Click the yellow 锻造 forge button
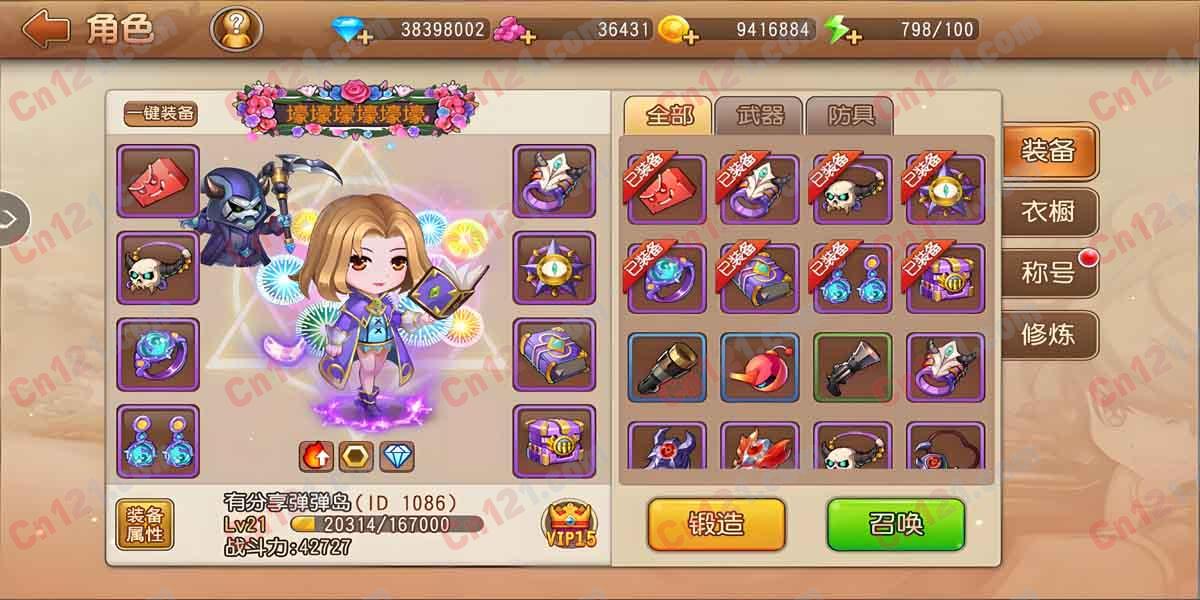Image resolution: width=1200 pixels, height=600 pixels. click(716, 523)
